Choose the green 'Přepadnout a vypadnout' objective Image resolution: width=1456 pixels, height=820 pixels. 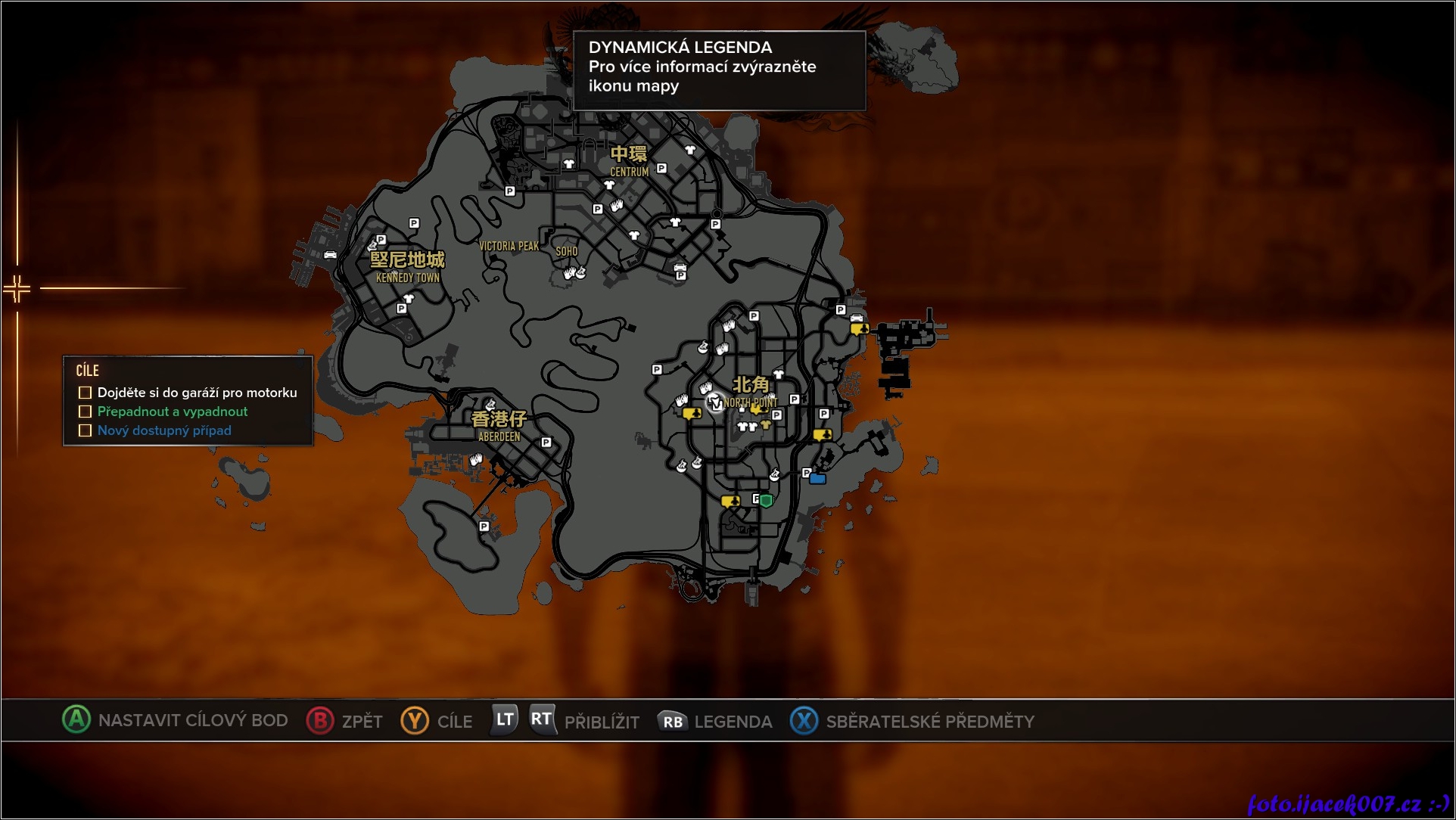tap(173, 412)
